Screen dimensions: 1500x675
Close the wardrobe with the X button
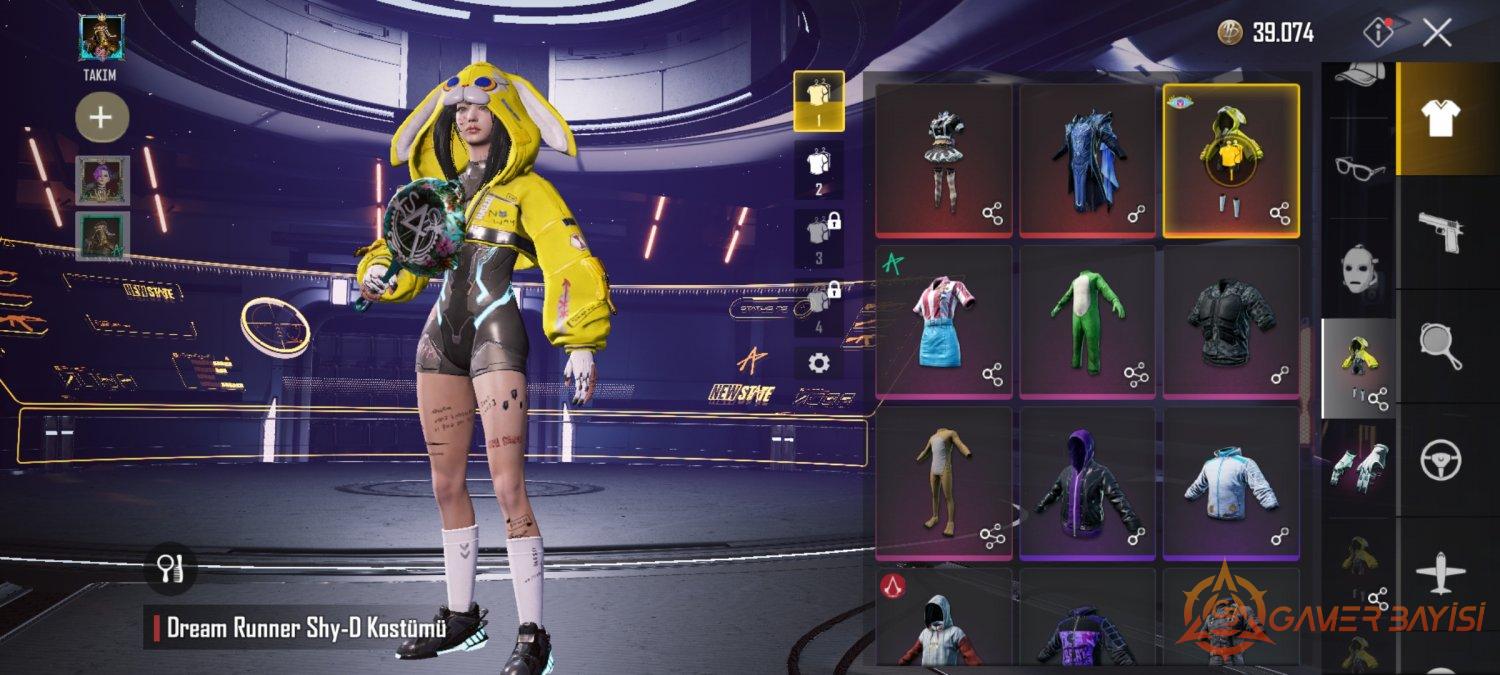click(x=1437, y=33)
